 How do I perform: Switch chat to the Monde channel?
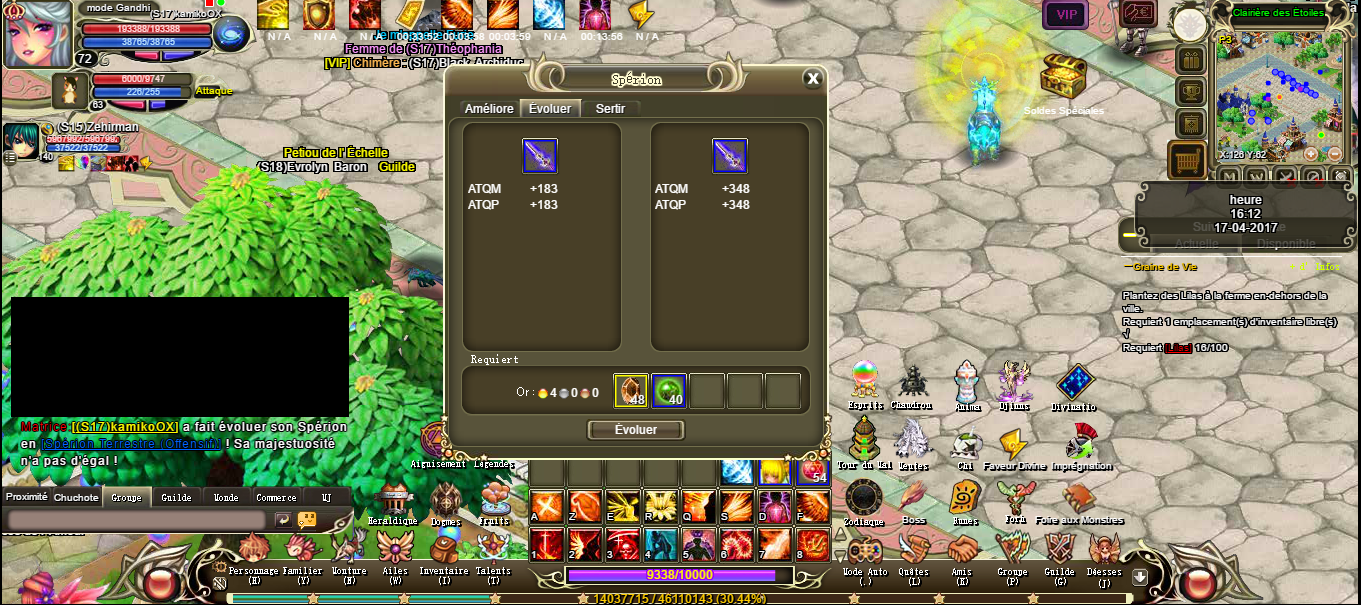[226, 497]
